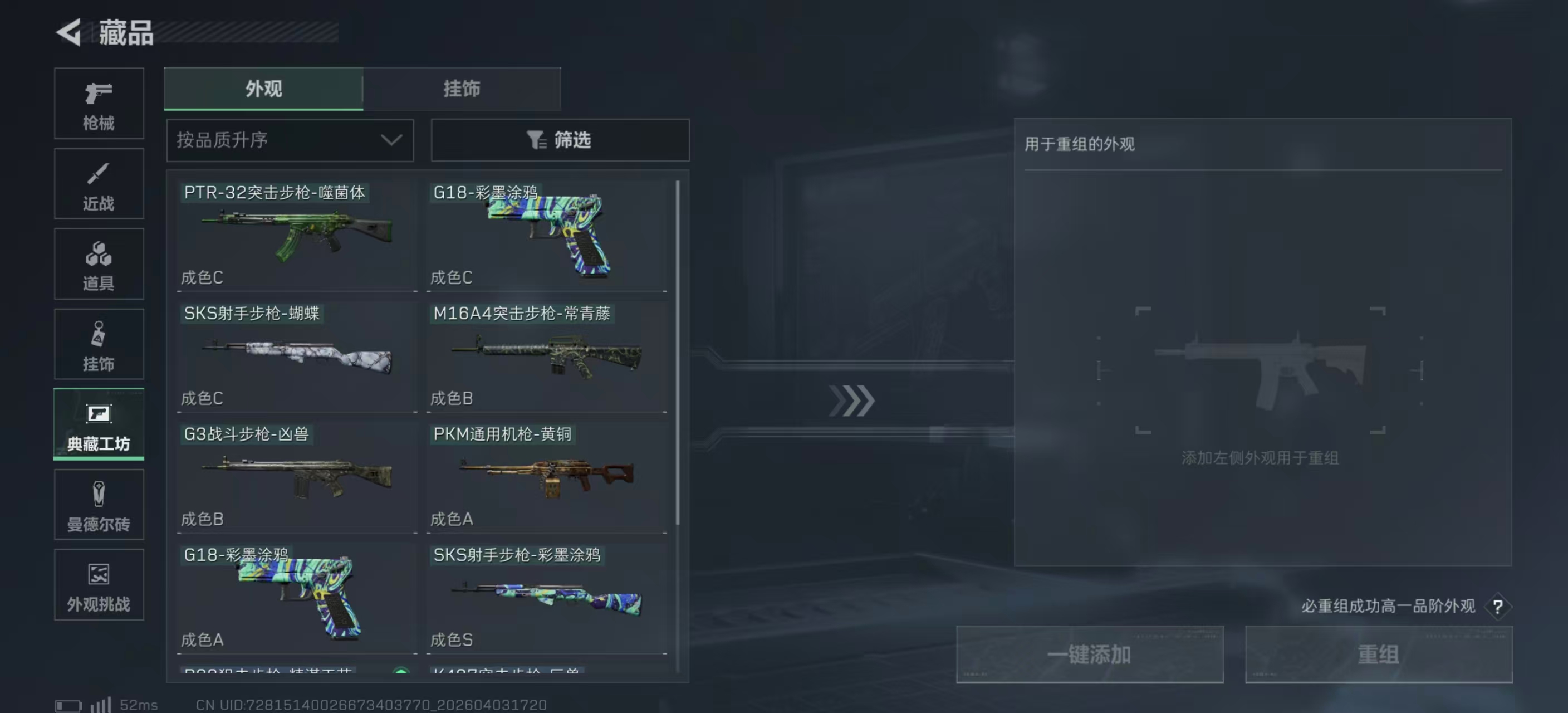Image resolution: width=1568 pixels, height=713 pixels.
Task: Select the 外观挑战 challenge icon
Action: pyautogui.click(x=99, y=585)
